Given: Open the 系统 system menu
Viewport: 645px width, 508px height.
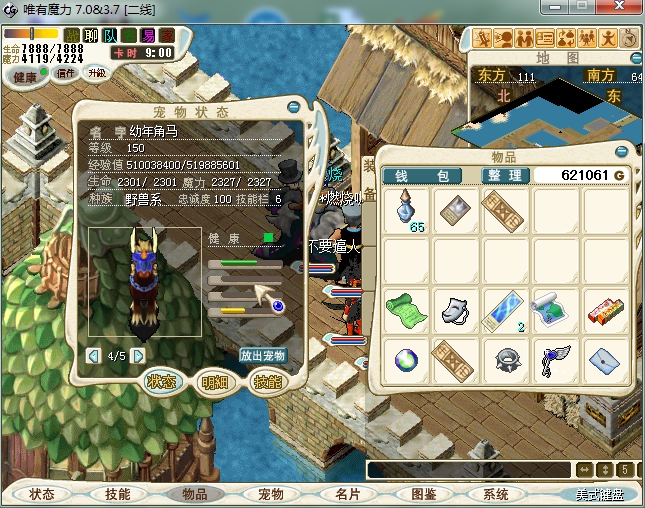Looking at the screenshot, I should coord(496,494).
